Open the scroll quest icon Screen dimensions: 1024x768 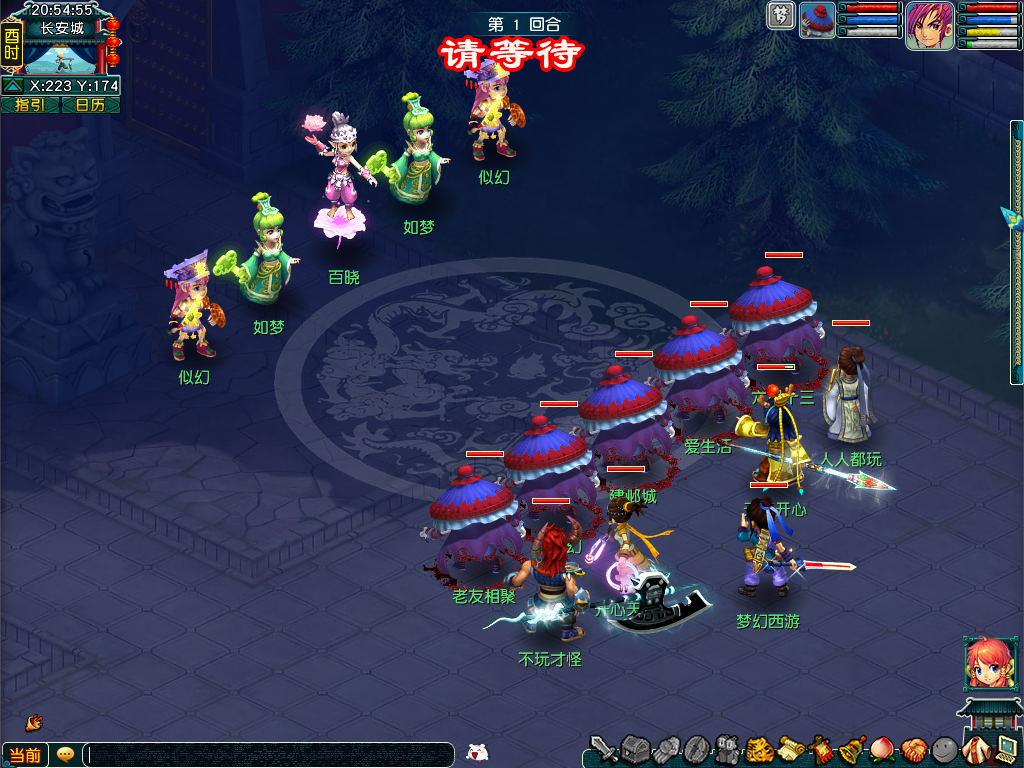(791, 748)
